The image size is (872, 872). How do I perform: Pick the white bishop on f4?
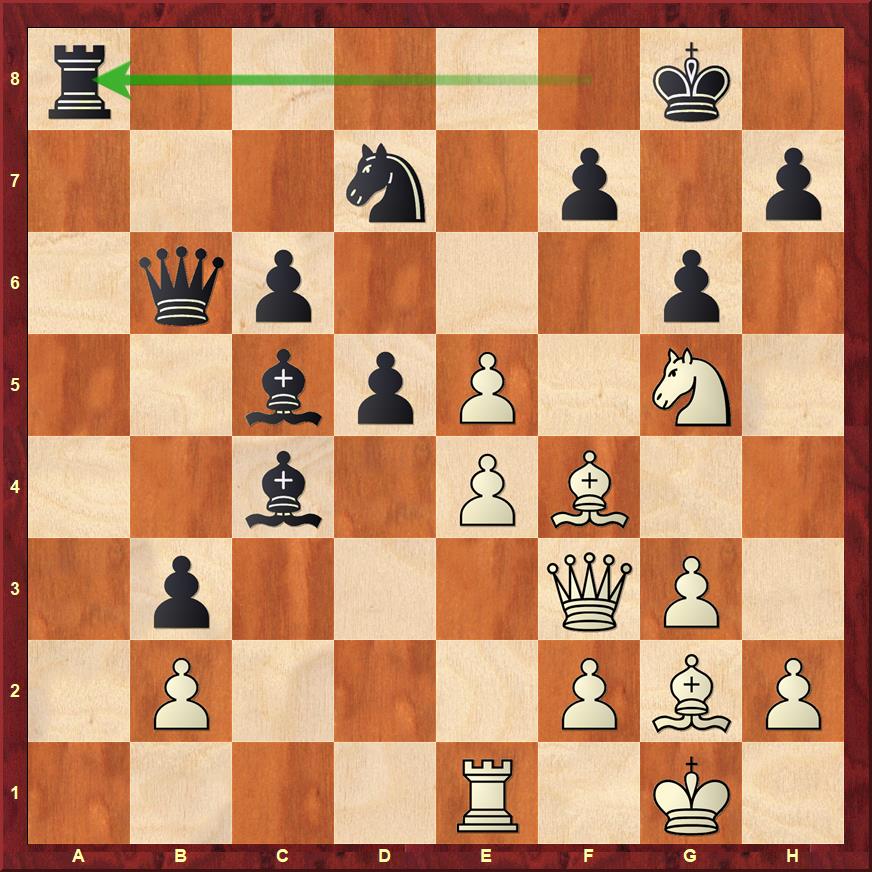click(589, 488)
